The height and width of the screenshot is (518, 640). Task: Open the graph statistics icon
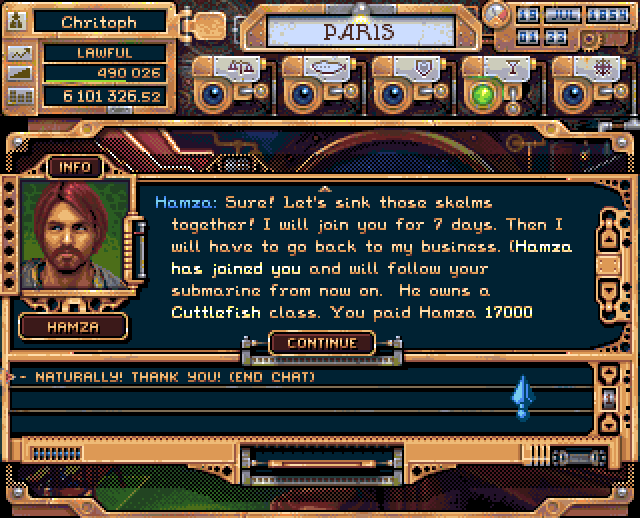coord(19,53)
